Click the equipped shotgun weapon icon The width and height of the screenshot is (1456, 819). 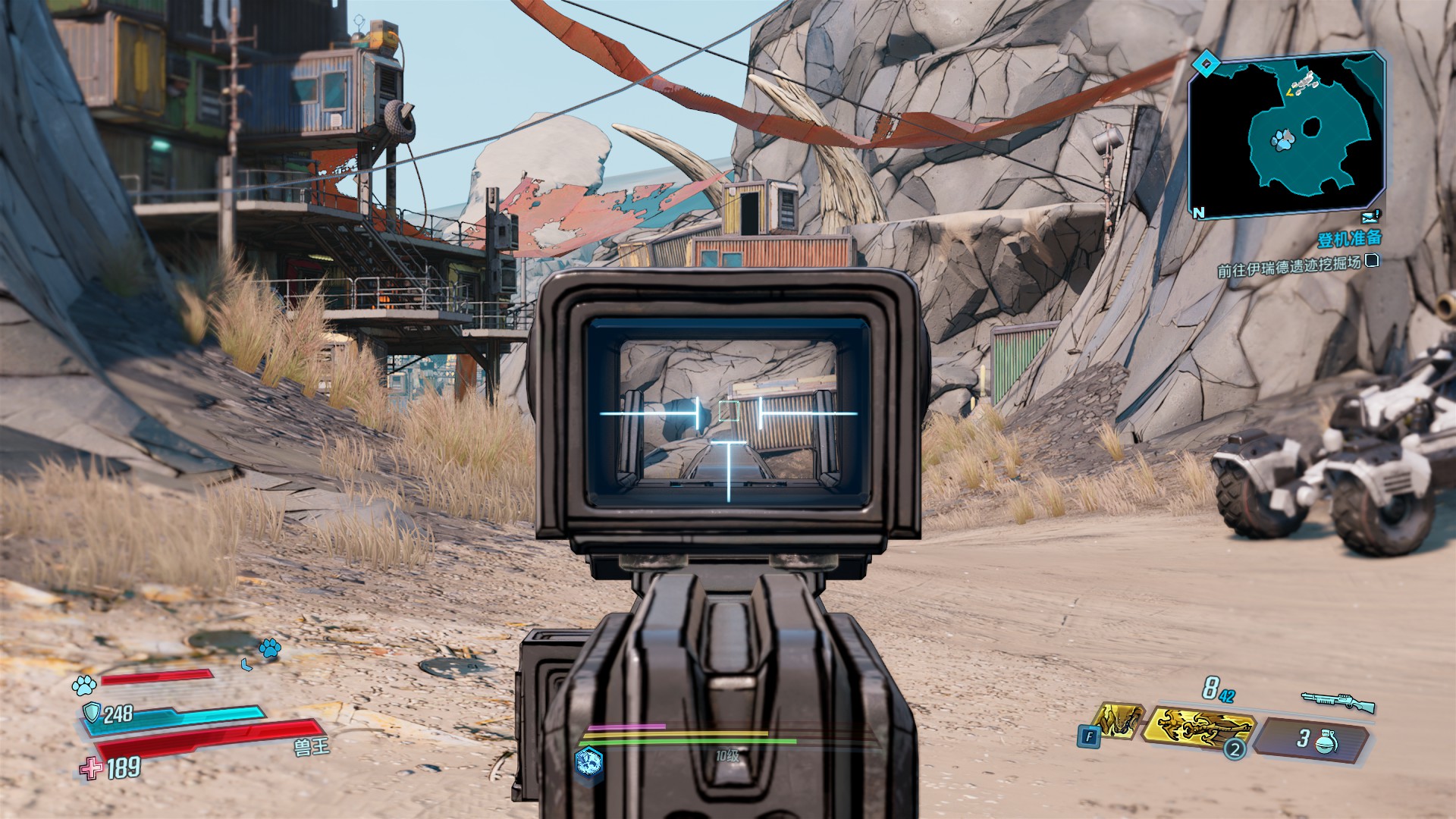click(x=1338, y=701)
